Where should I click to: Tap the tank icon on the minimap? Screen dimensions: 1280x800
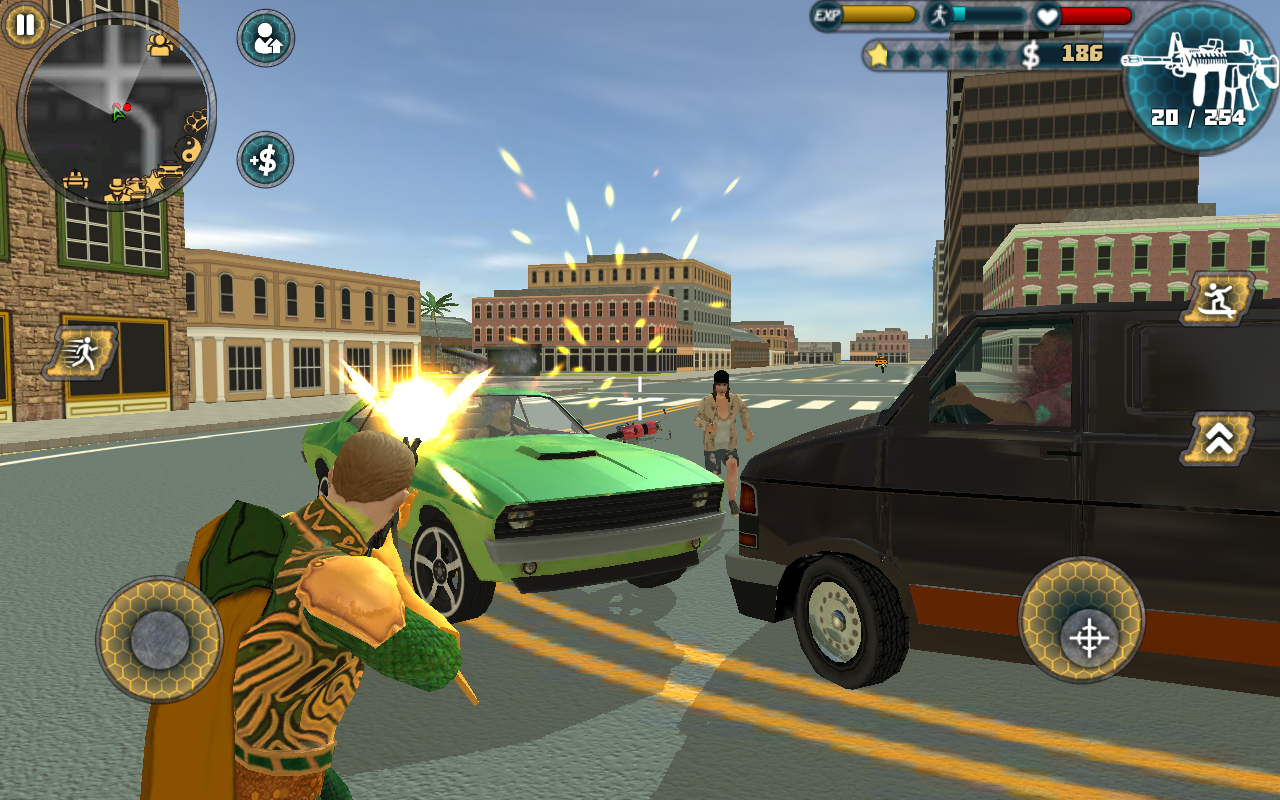pyautogui.click(x=78, y=182)
